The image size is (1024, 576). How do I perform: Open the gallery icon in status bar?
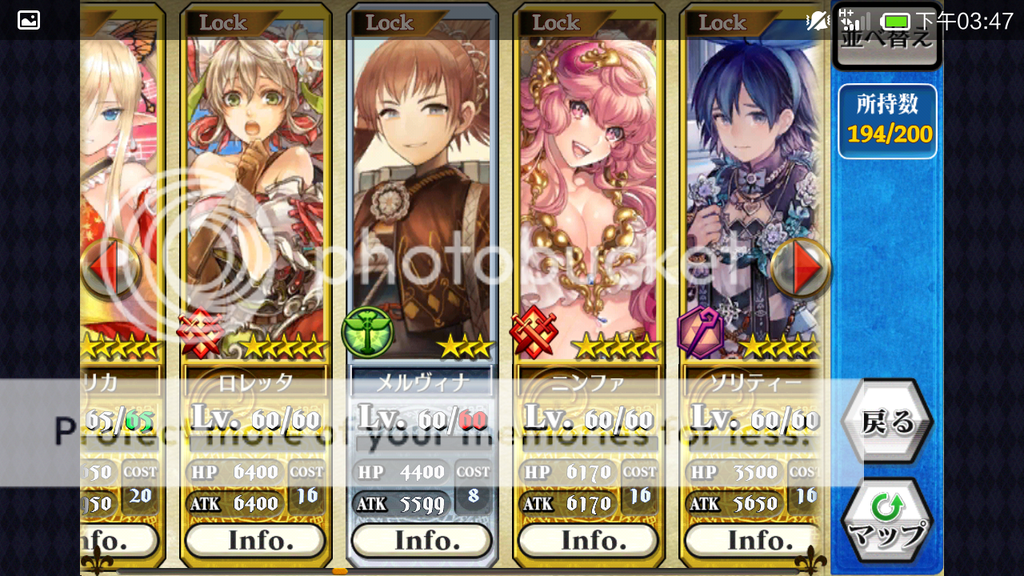click(29, 20)
